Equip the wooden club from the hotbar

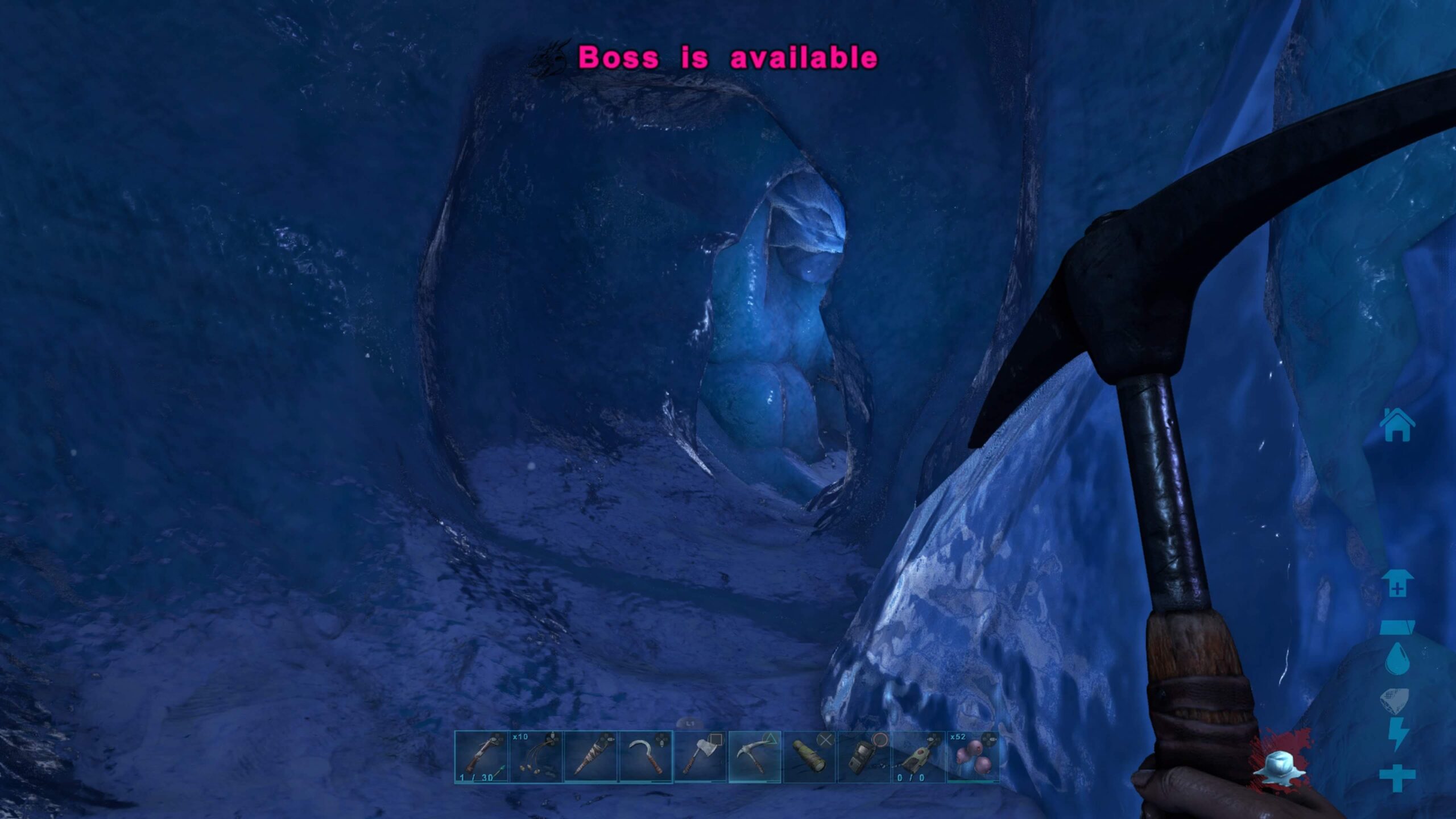point(590,757)
